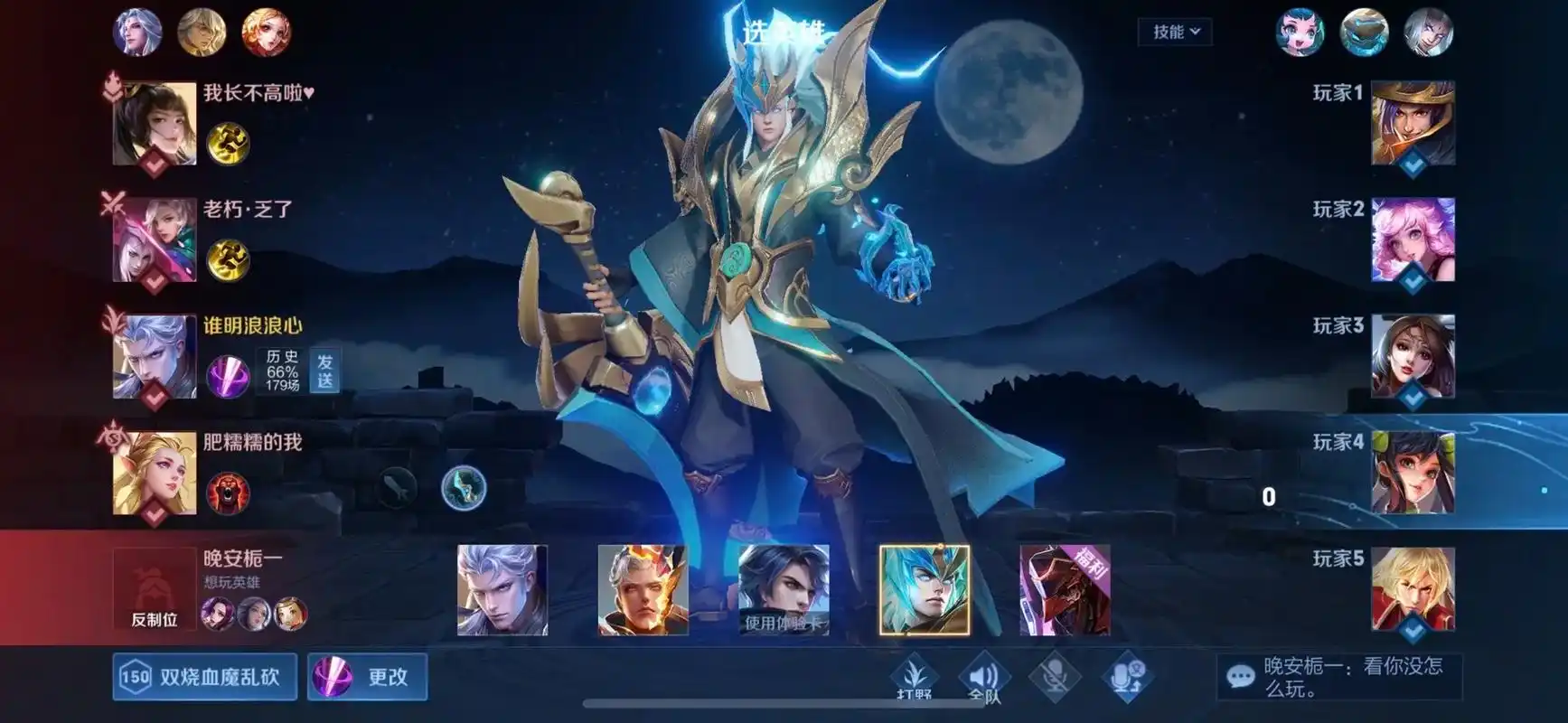Tap 肥糯糯的我's red beast spell icon
Viewport: 1568px width, 723px height.
(x=228, y=493)
